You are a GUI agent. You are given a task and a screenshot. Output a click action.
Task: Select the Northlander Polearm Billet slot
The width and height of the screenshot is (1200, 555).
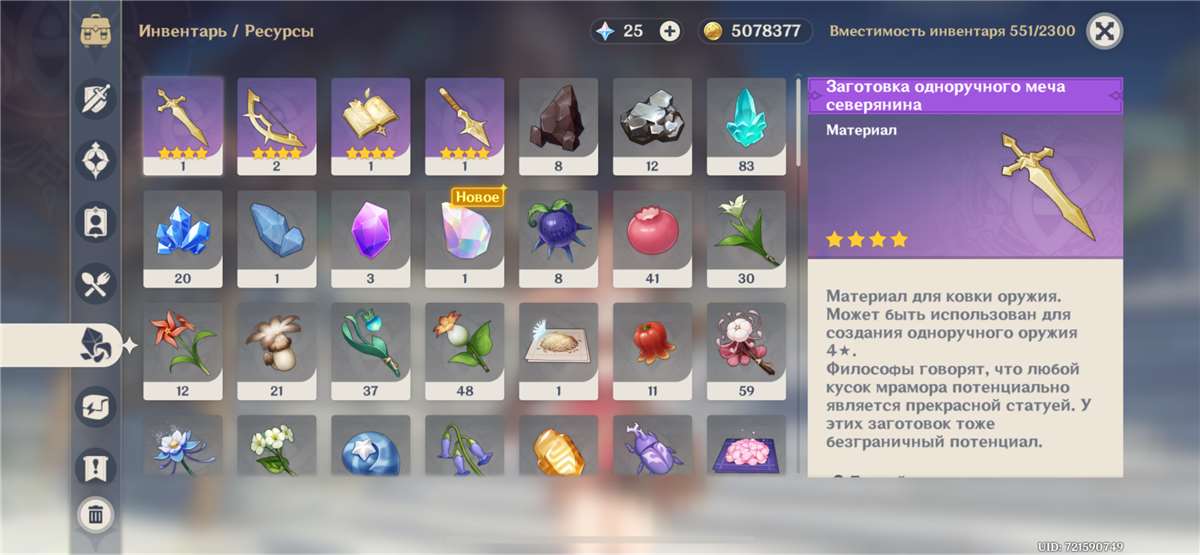click(x=465, y=125)
